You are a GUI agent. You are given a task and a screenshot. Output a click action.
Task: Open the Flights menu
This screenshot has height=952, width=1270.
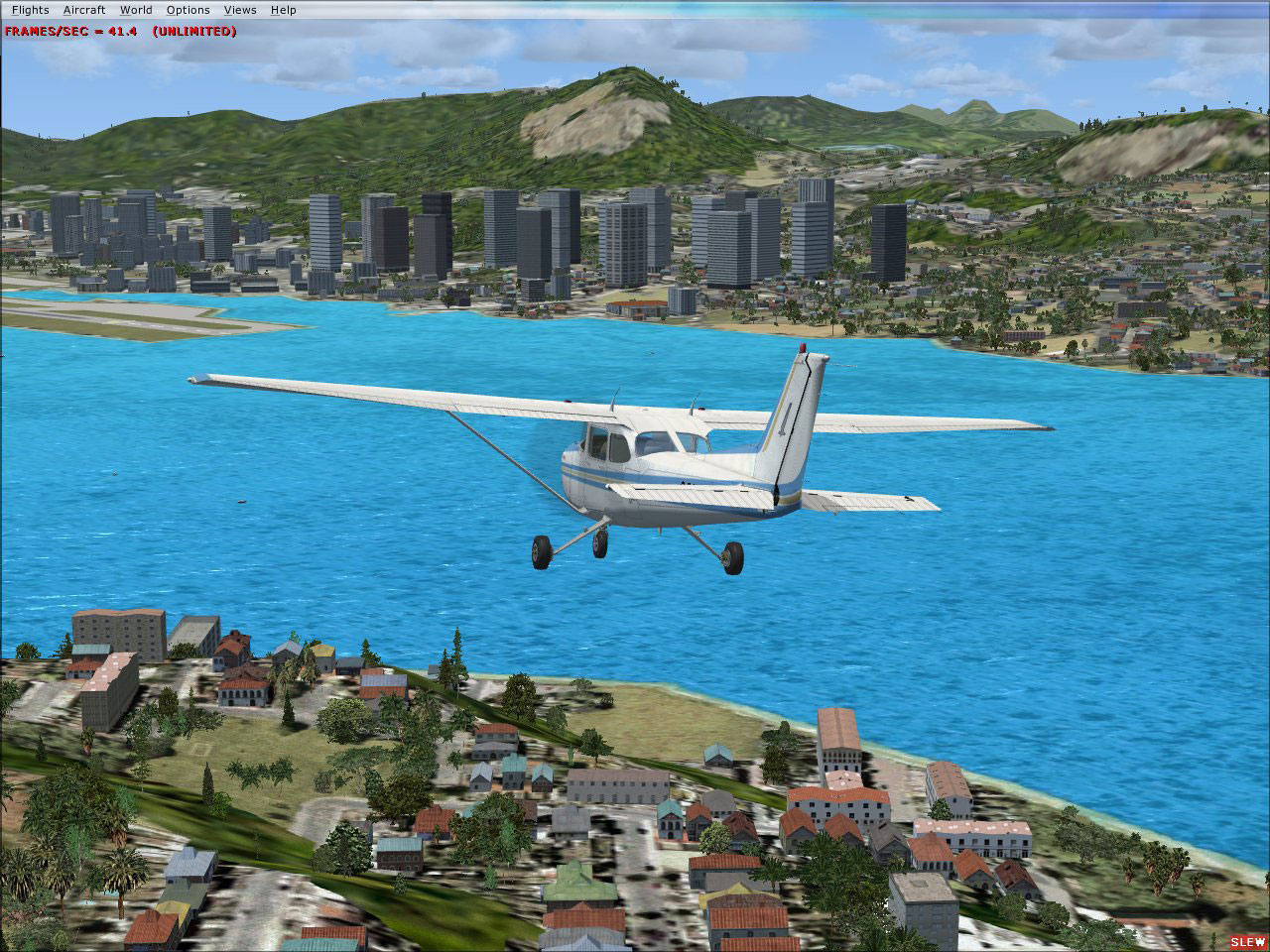[31, 9]
